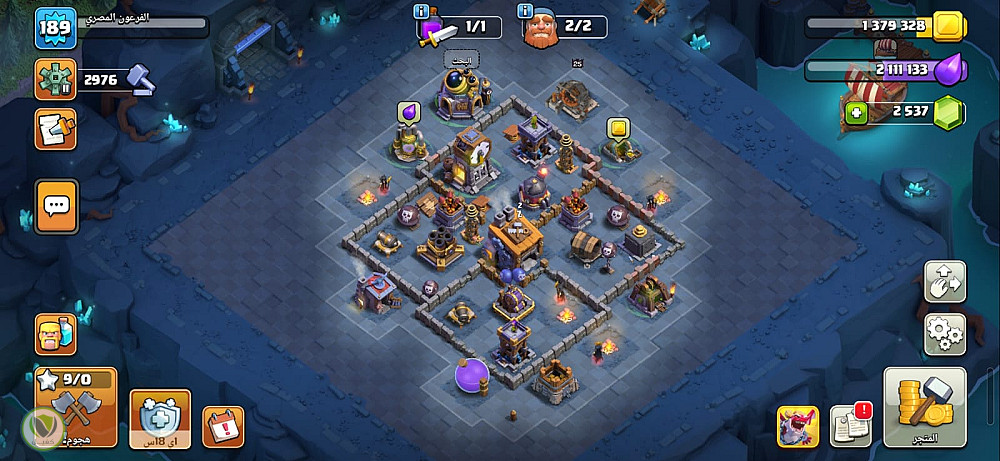Open the chat speech bubble button
The width and height of the screenshot is (1000, 461).
(x=56, y=204)
